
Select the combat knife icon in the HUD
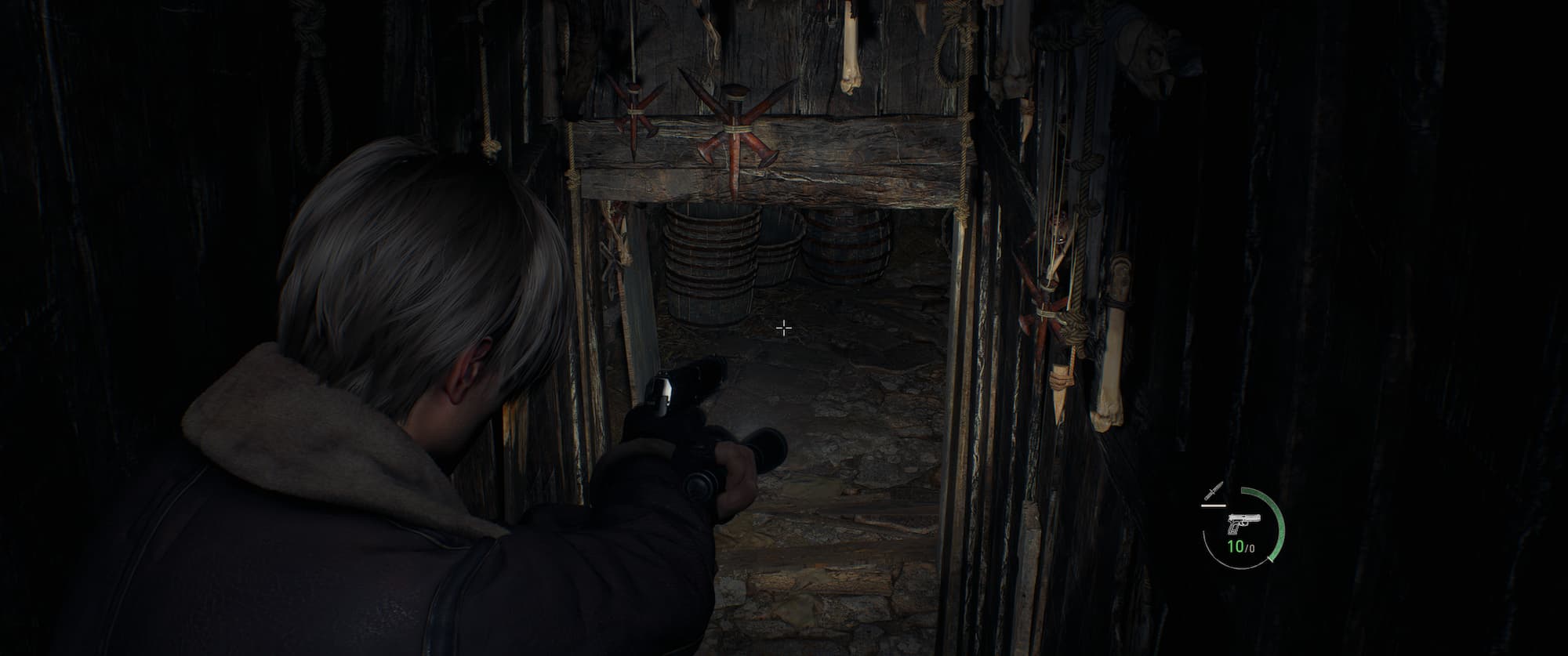[1214, 491]
